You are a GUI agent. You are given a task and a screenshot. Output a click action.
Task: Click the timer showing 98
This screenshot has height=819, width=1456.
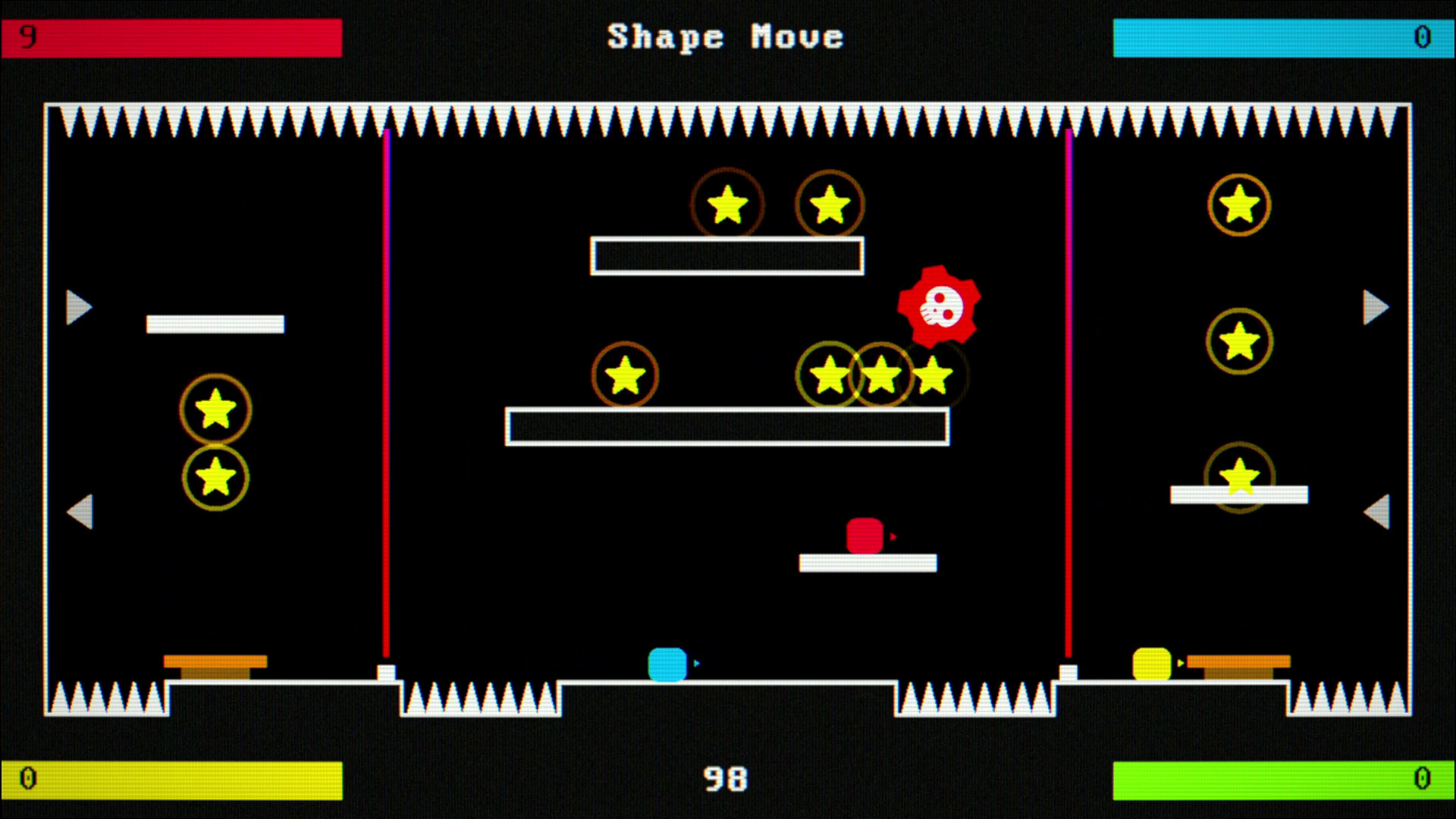click(727, 777)
